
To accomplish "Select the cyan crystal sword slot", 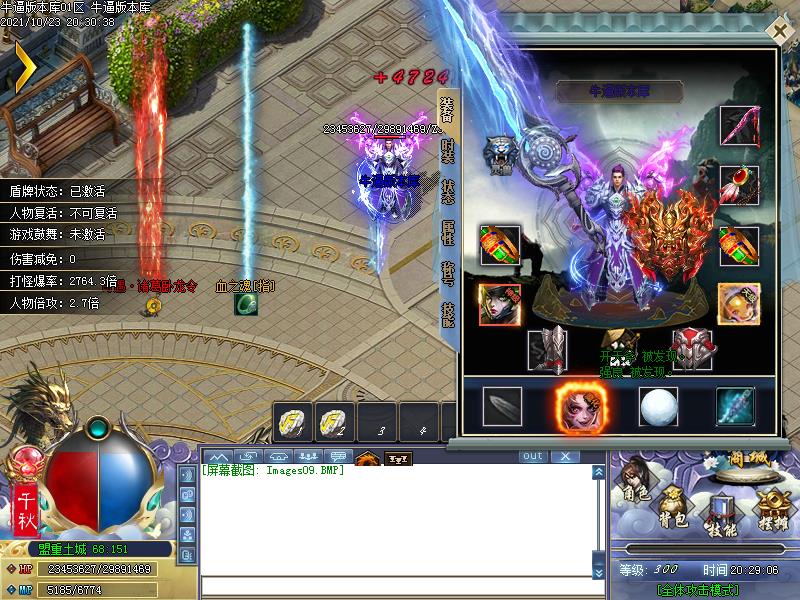I will tap(735, 405).
